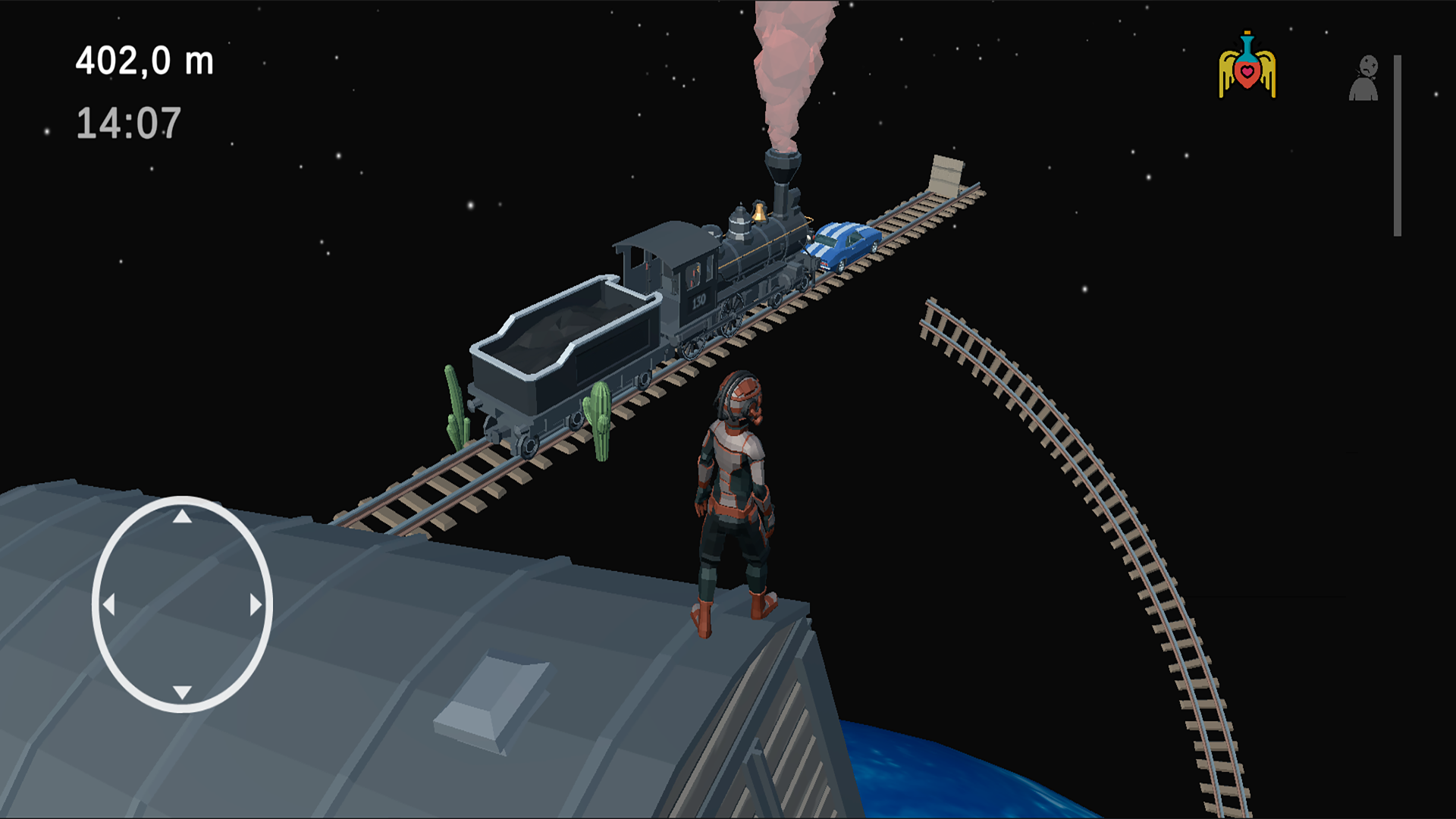This screenshot has width=1456, height=819.
Task: Tap the altitude counter showing 402,0 m
Action: [143, 61]
